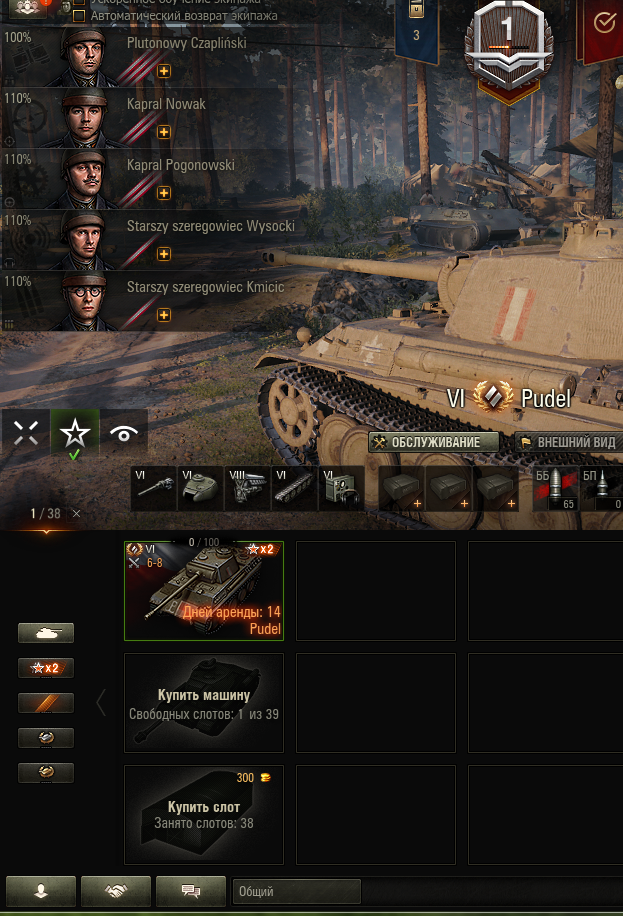This screenshot has height=916, width=623.
Task: Open the rank 1 badge emblem
Action: point(507,40)
